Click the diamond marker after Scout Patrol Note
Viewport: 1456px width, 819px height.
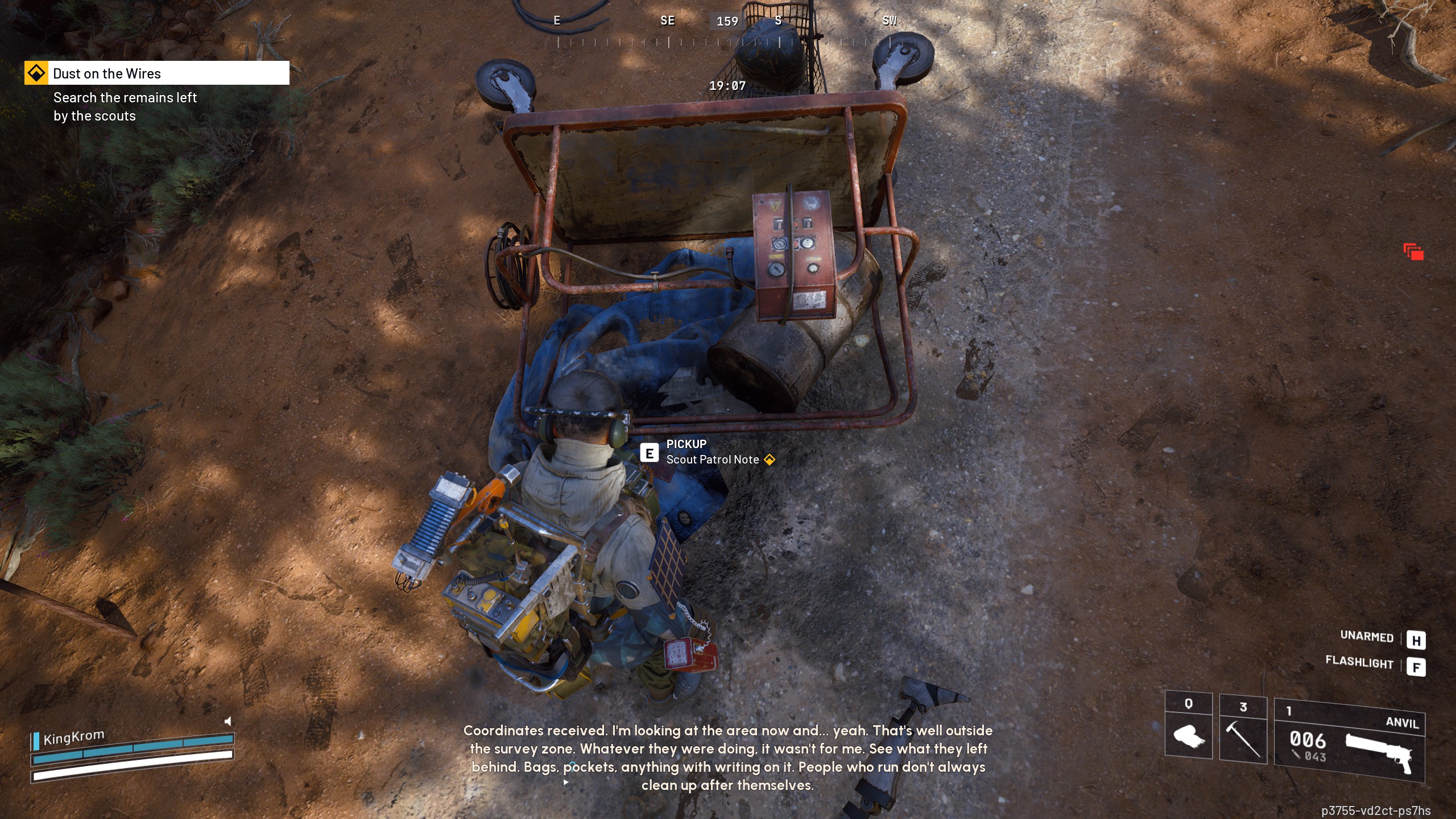pyautogui.click(x=770, y=460)
